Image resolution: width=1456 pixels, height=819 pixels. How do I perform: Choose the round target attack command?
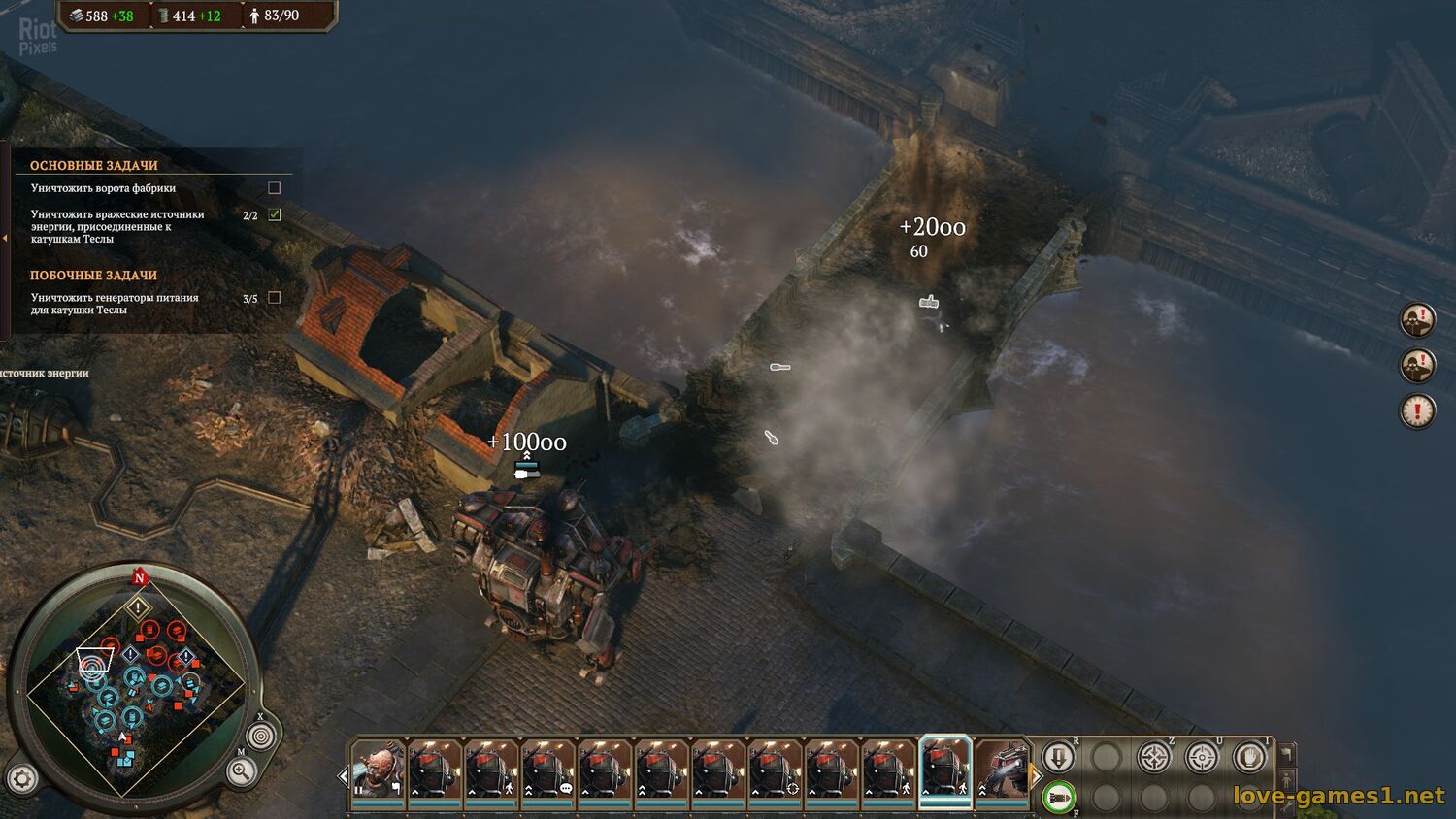click(x=1202, y=756)
